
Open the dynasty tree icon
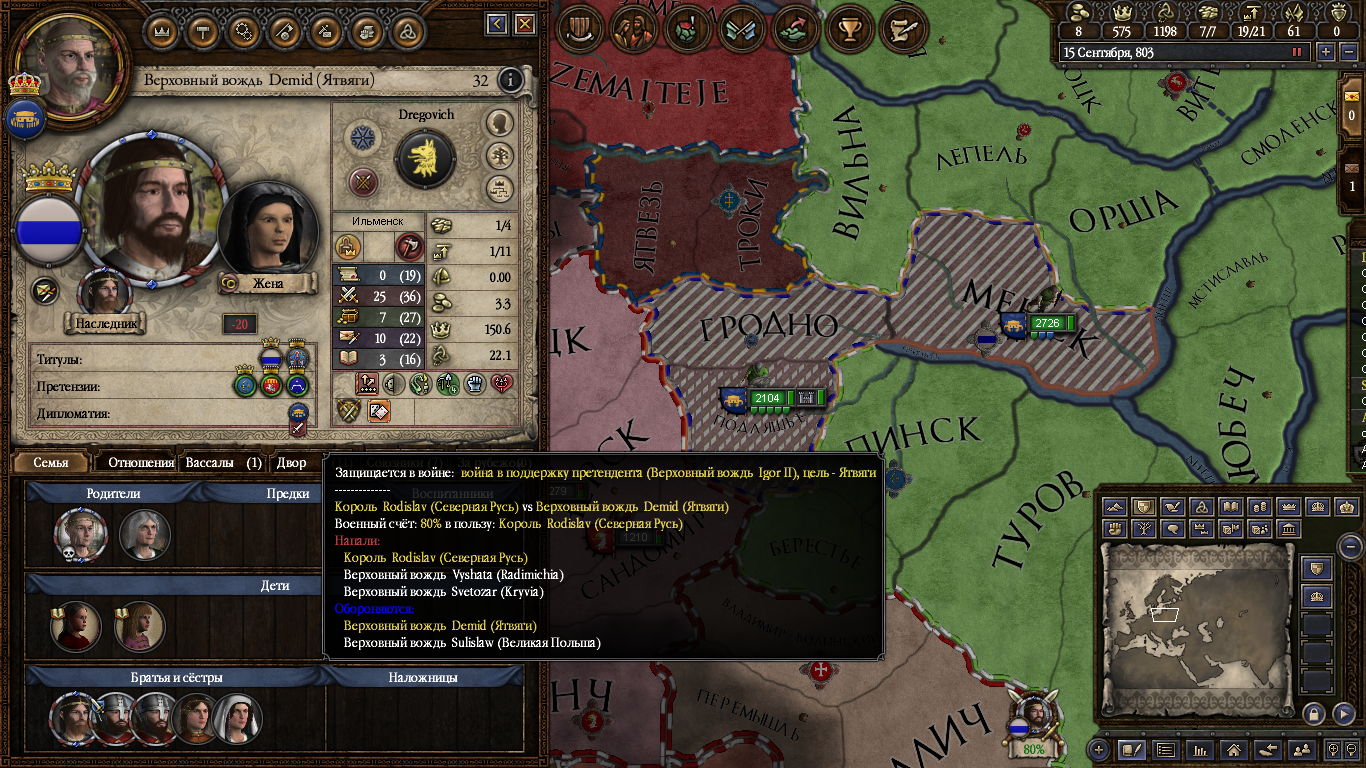[x=500, y=156]
